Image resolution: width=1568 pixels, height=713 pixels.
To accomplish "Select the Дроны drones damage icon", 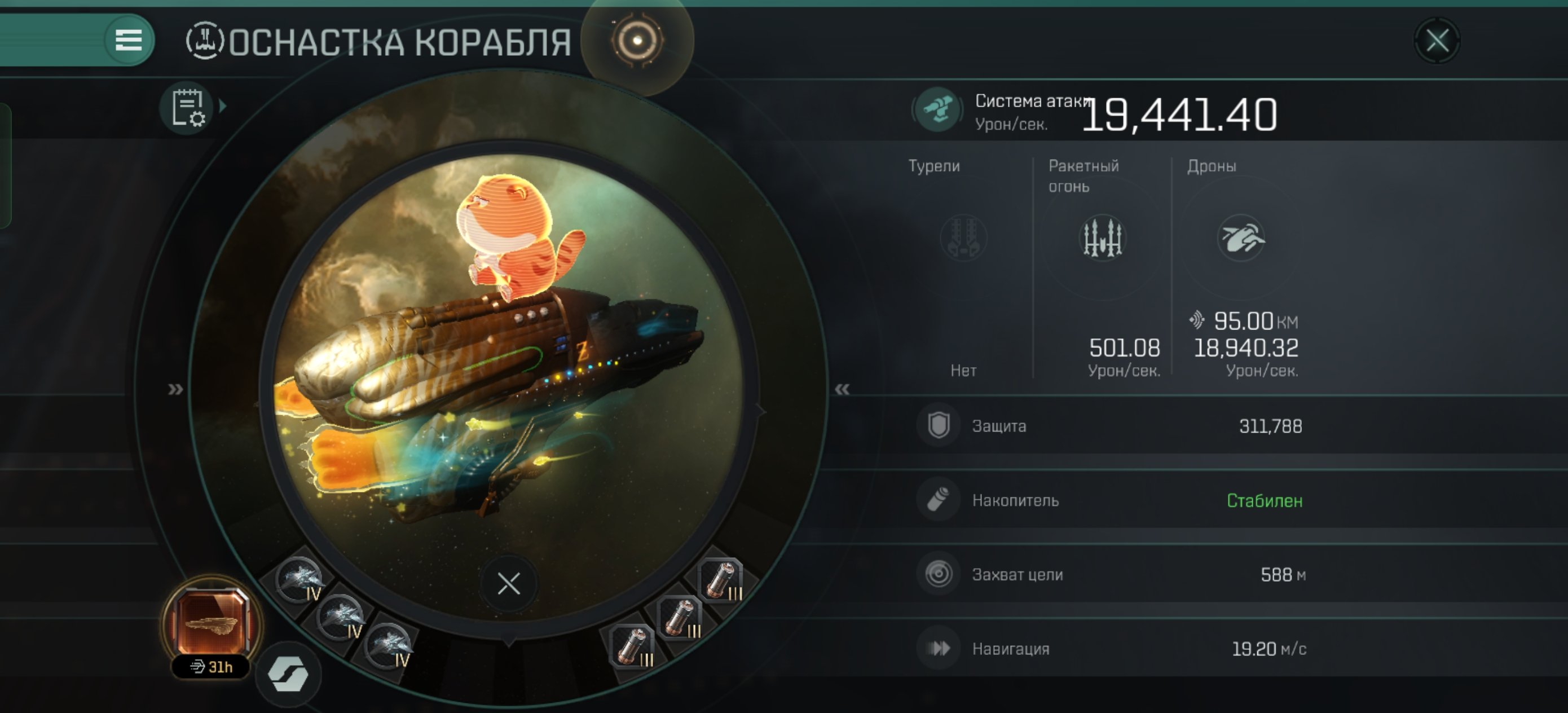I will coord(1240,238).
